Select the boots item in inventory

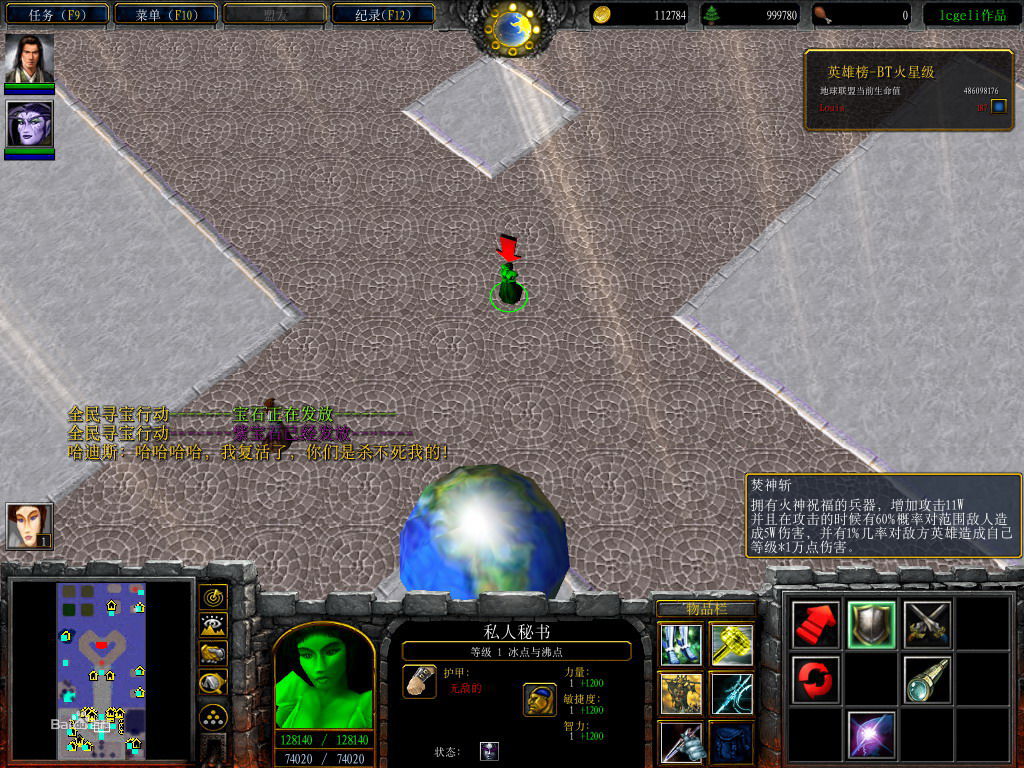[680, 643]
